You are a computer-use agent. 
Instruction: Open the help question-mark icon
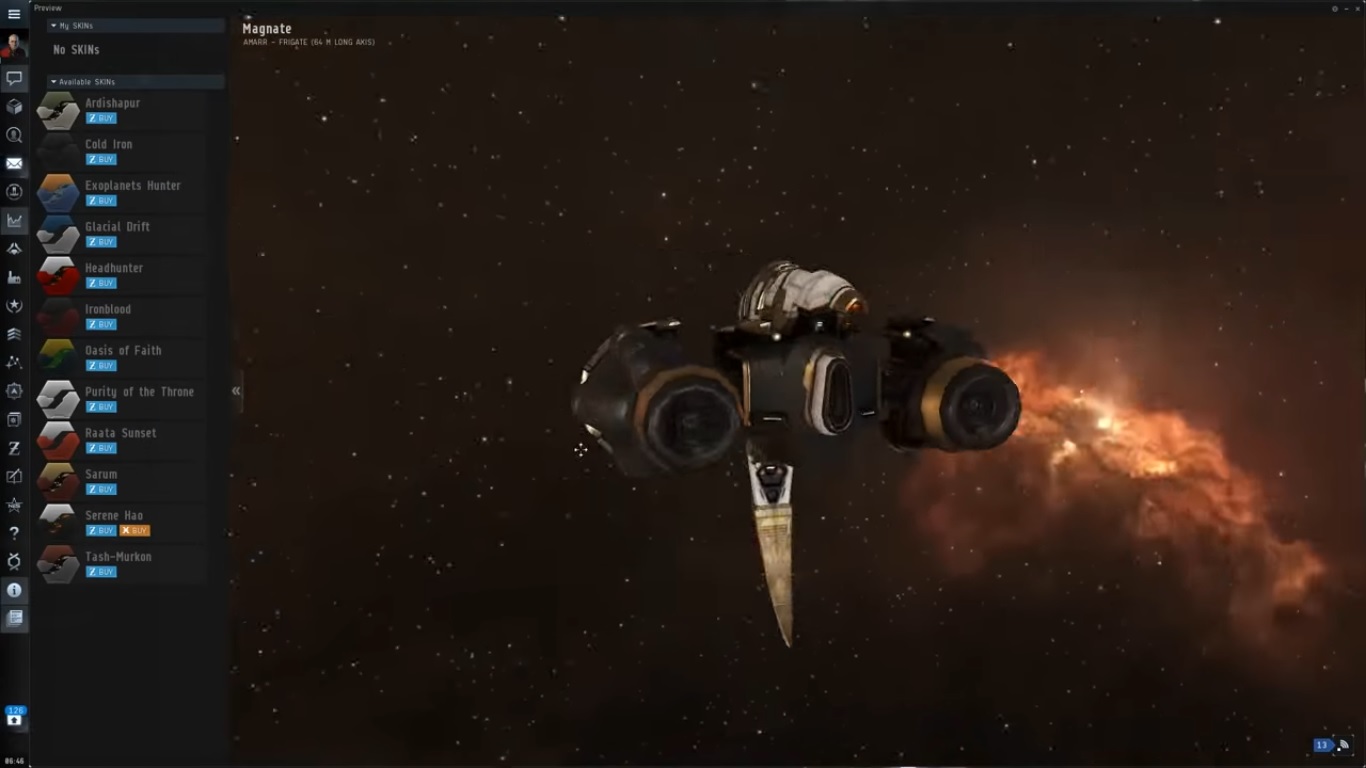click(14, 533)
